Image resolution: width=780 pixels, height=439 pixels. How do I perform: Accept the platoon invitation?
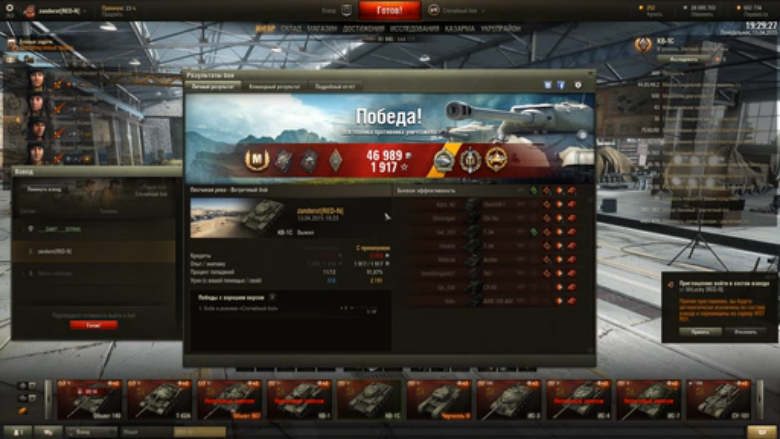700,331
